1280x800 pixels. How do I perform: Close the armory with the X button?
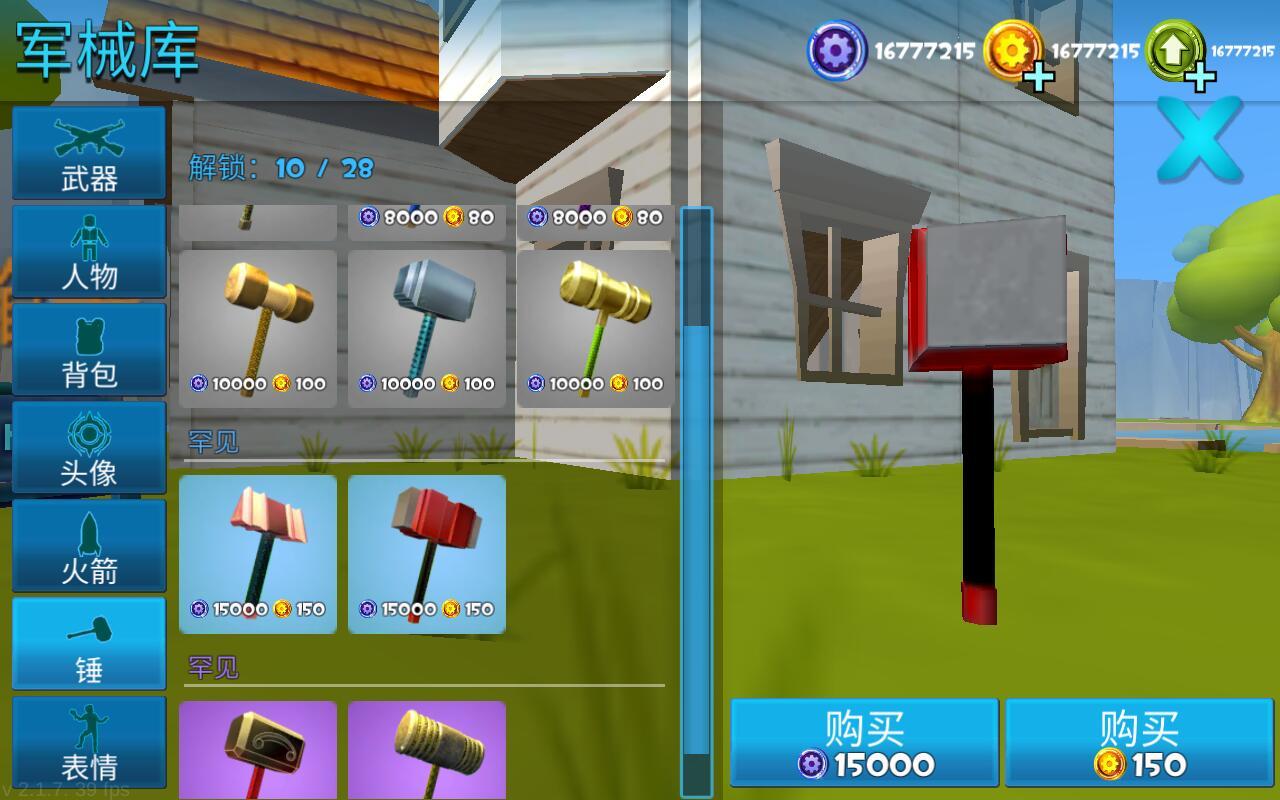pyautogui.click(x=1199, y=140)
